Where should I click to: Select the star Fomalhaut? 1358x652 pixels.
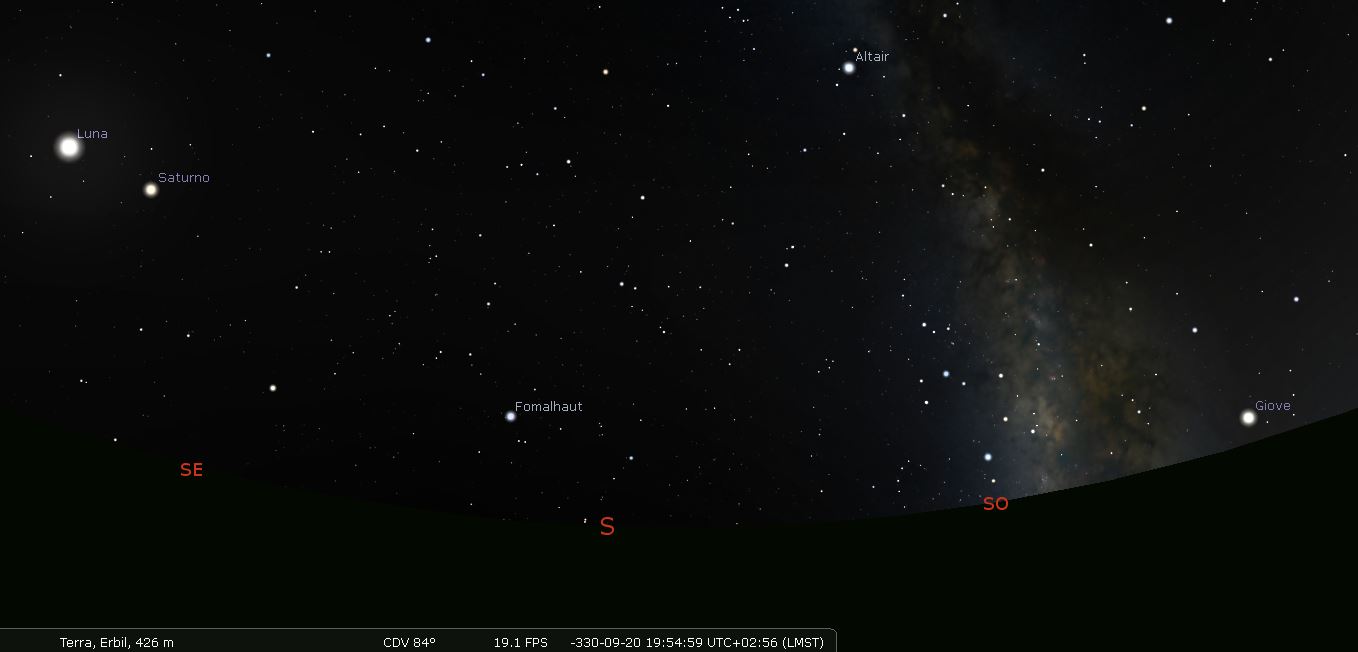click(x=510, y=416)
